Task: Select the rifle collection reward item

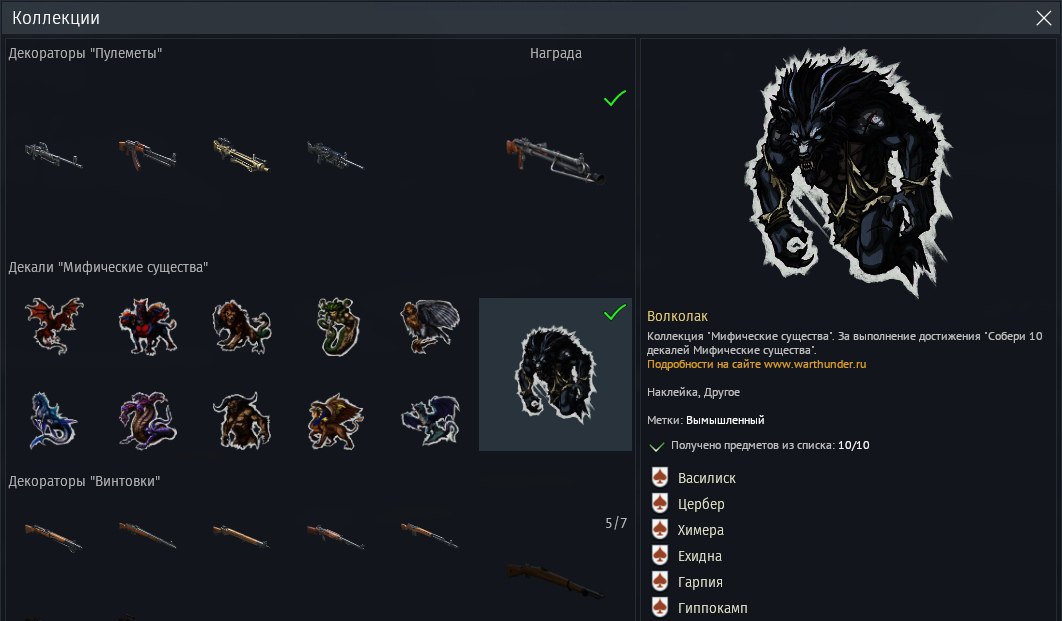Action: click(x=555, y=578)
